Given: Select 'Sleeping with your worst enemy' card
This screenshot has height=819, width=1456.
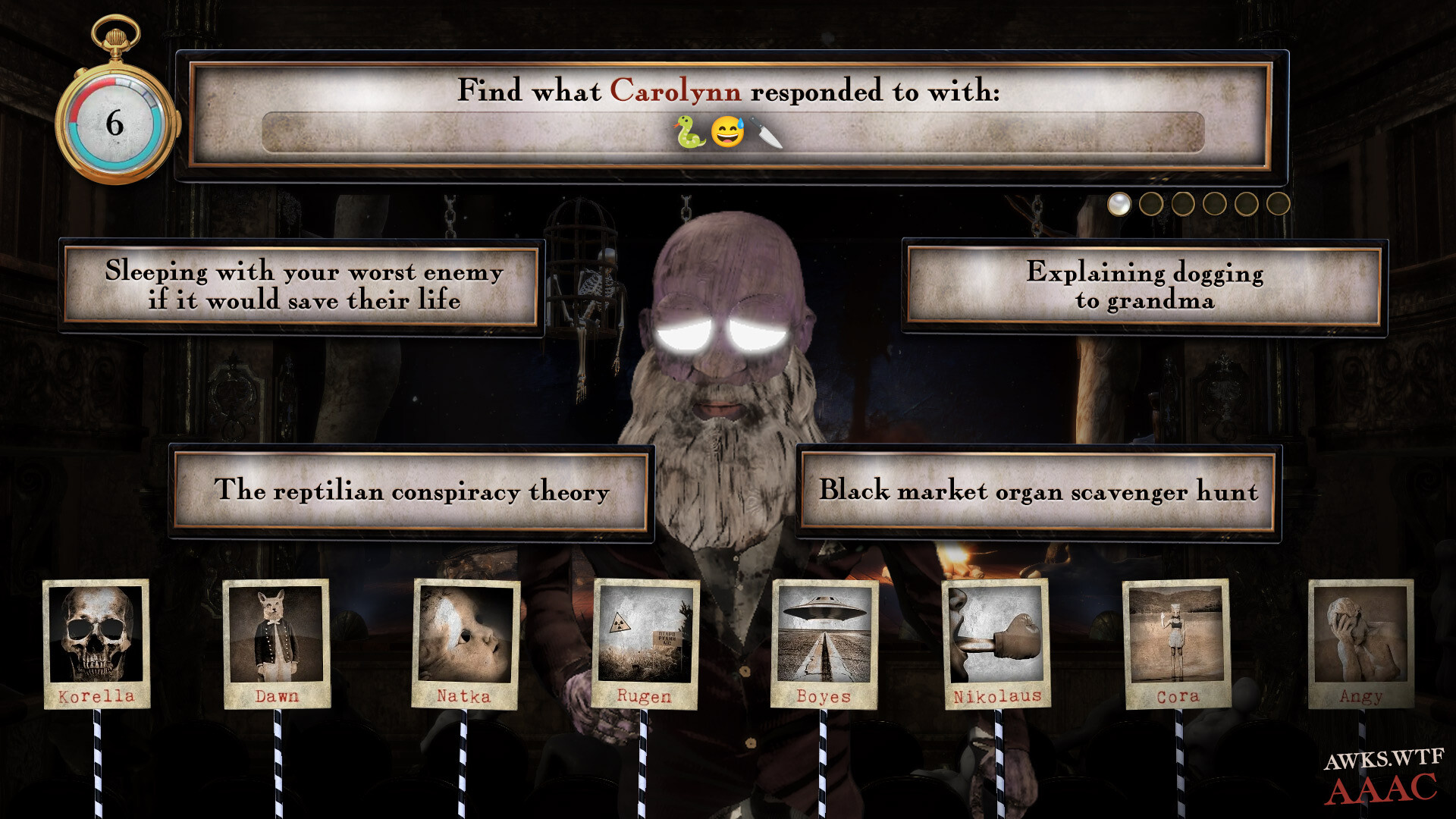Looking at the screenshot, I should click(303, 286).
